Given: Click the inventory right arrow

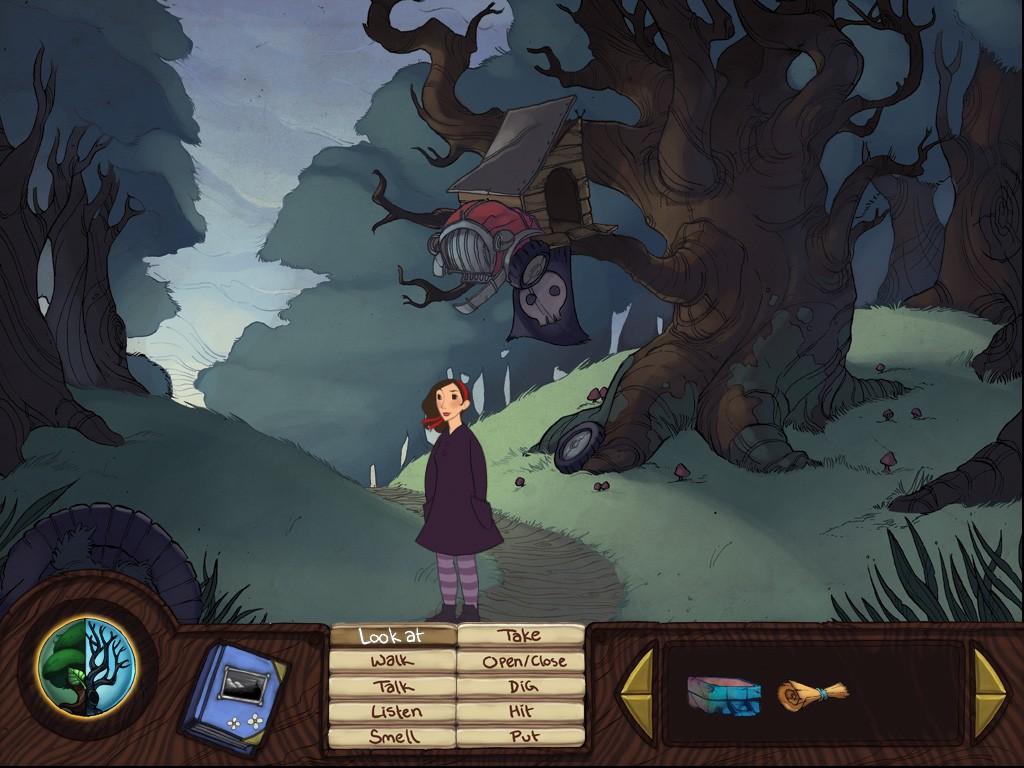Looking at the screenshot, I should tap(989, 688).
